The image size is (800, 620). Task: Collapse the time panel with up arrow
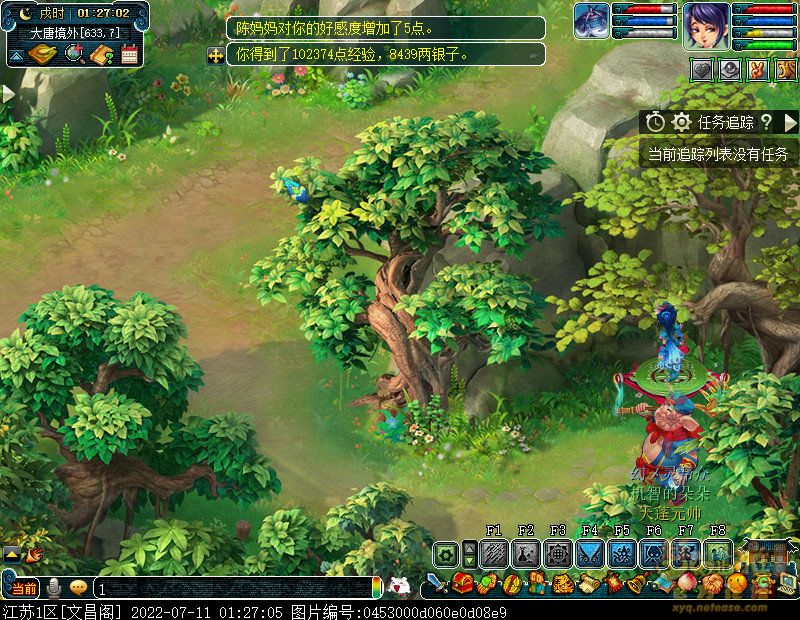tap(16, 56)
